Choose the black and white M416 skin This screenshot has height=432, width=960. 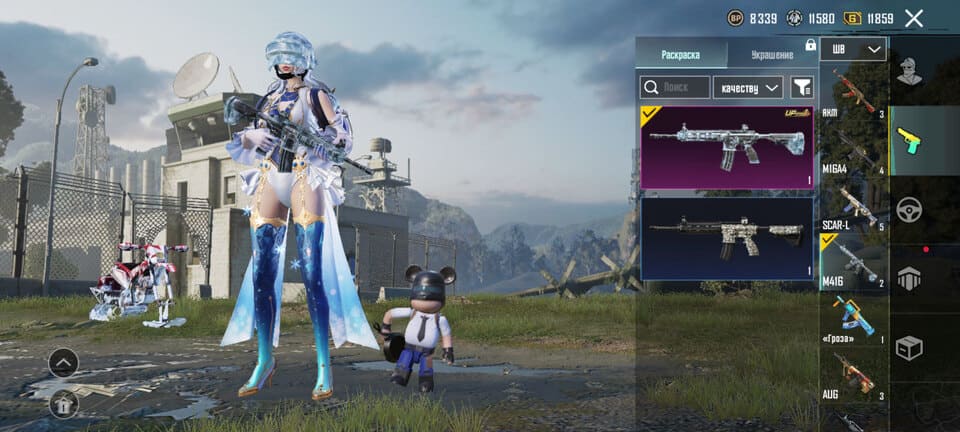pyautogui.click(x=727, y=238)
